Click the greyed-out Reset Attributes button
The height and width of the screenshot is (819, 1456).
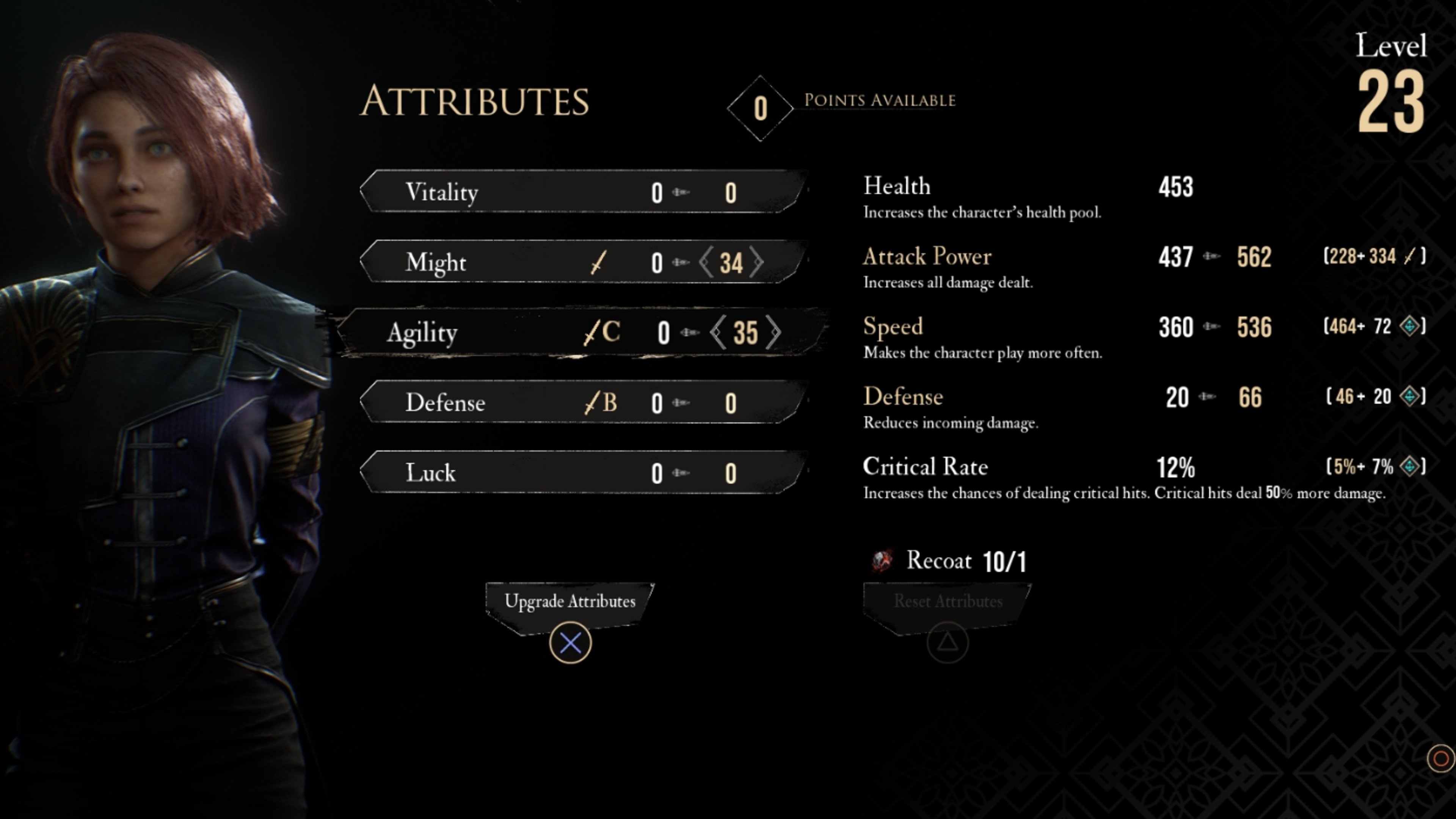pos(948,601)
